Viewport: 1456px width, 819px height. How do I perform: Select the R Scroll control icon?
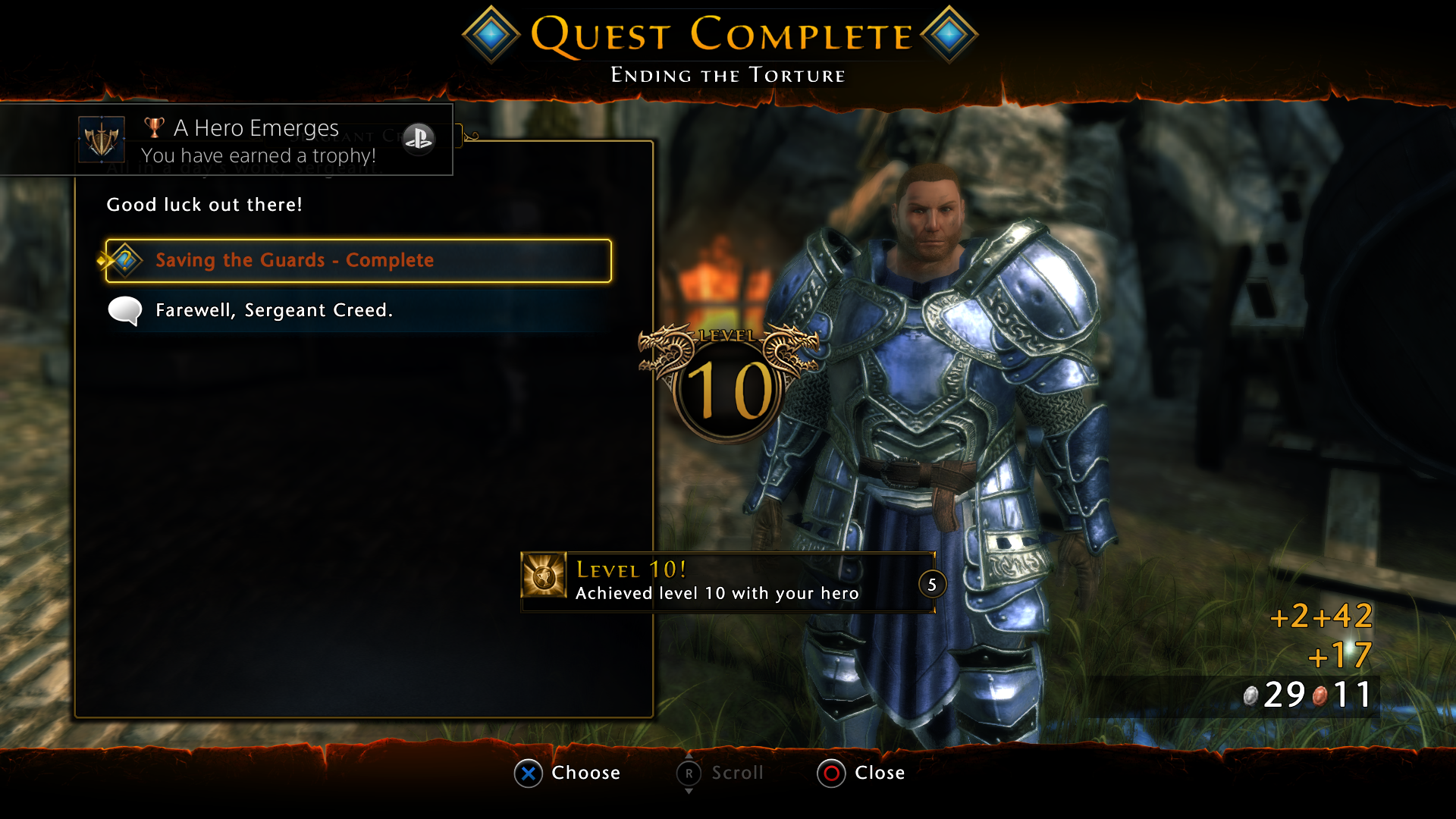click(689, 773)
